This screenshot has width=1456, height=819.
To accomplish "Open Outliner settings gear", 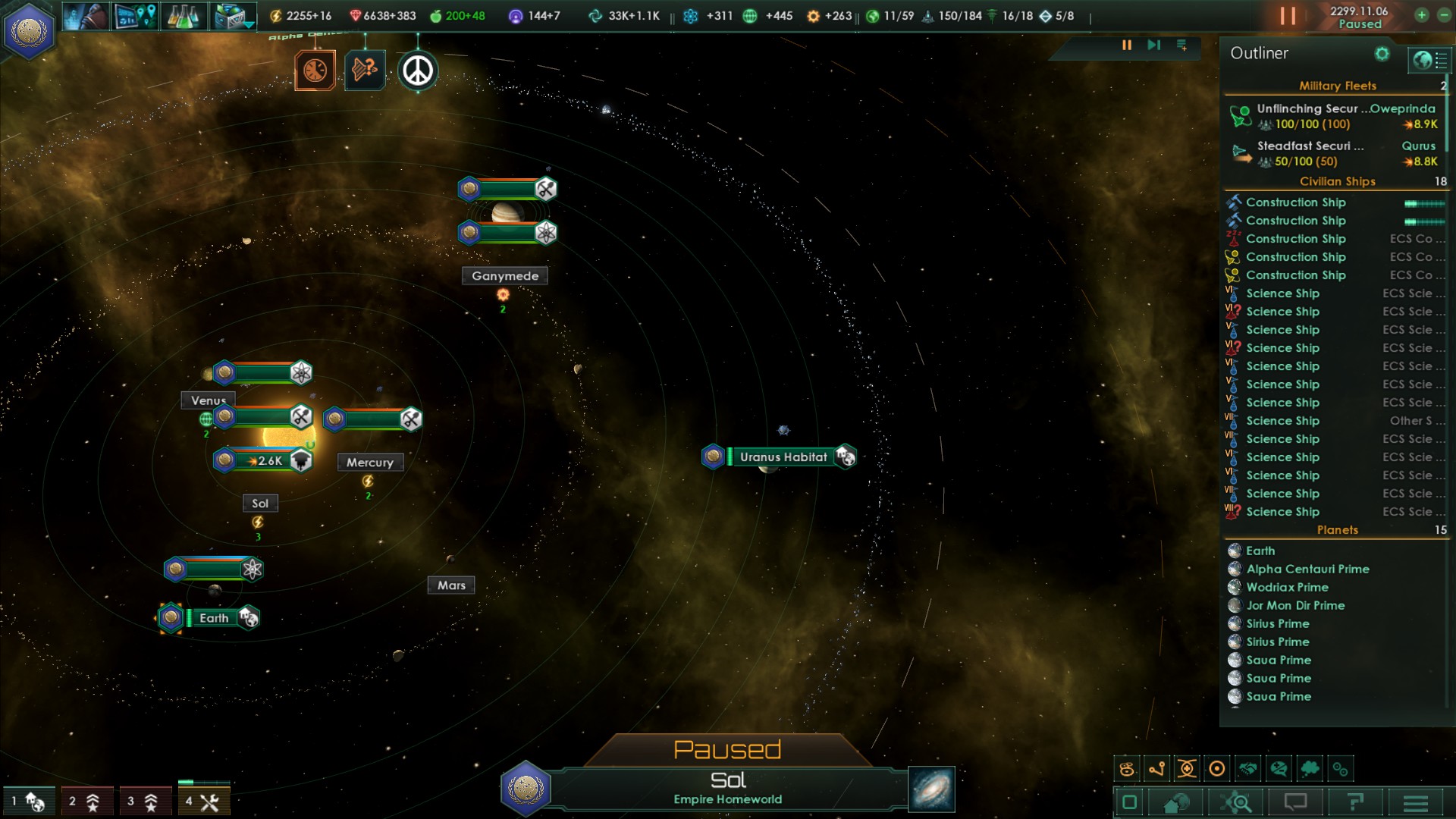I will coord(1382,54).
